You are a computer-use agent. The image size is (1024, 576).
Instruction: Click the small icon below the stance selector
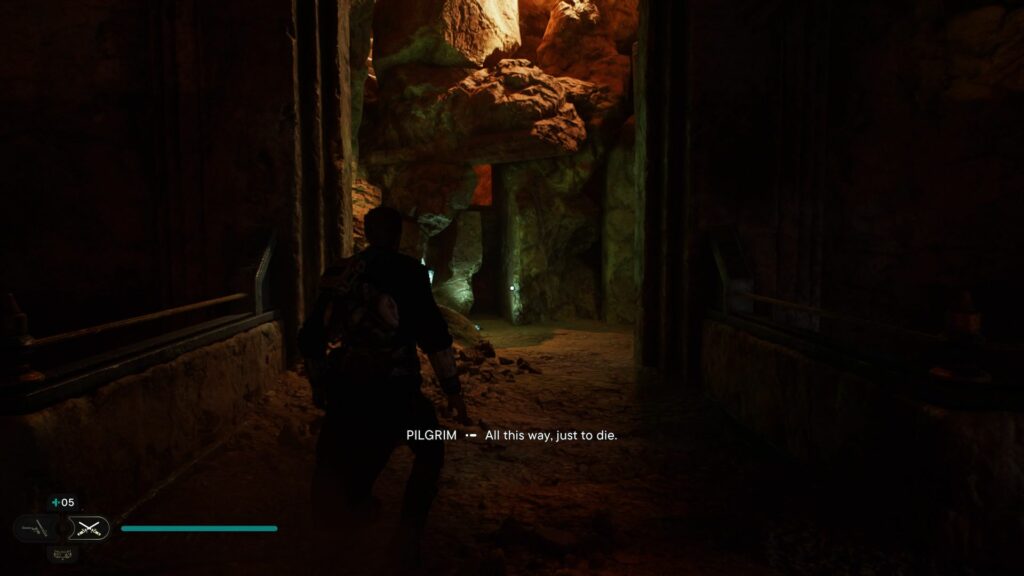(61, 553)
